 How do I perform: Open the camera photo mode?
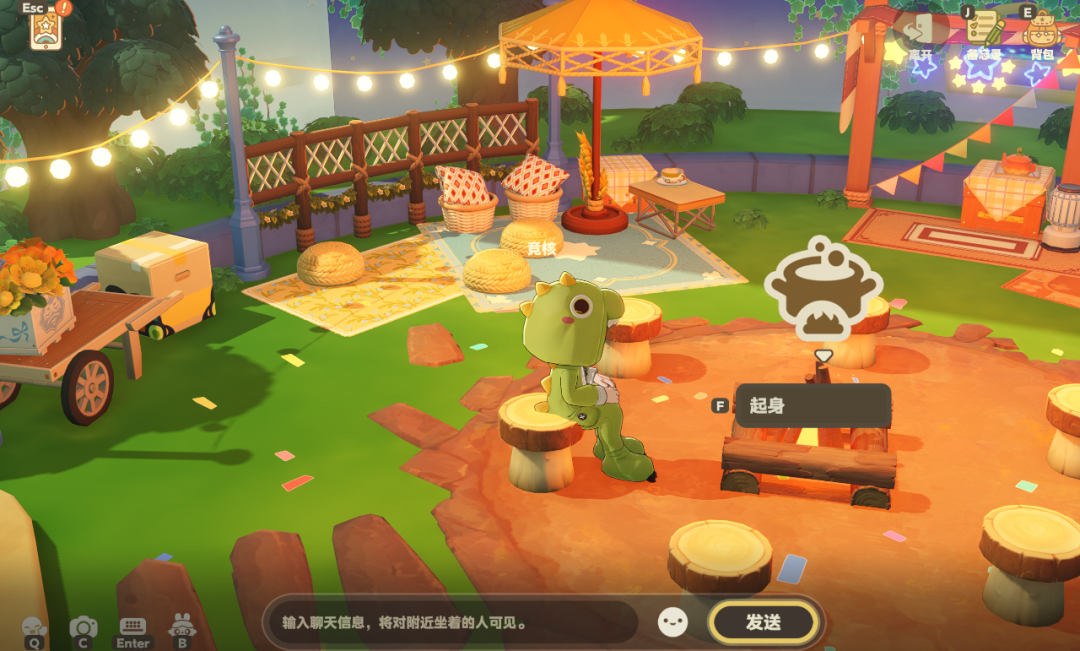(x=83, y=627)
